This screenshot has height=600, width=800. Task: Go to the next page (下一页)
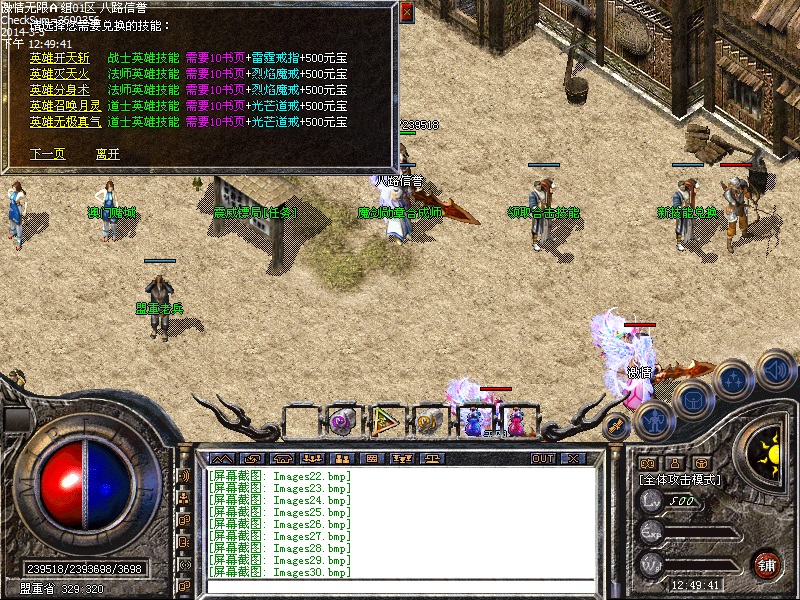[47, 154]
